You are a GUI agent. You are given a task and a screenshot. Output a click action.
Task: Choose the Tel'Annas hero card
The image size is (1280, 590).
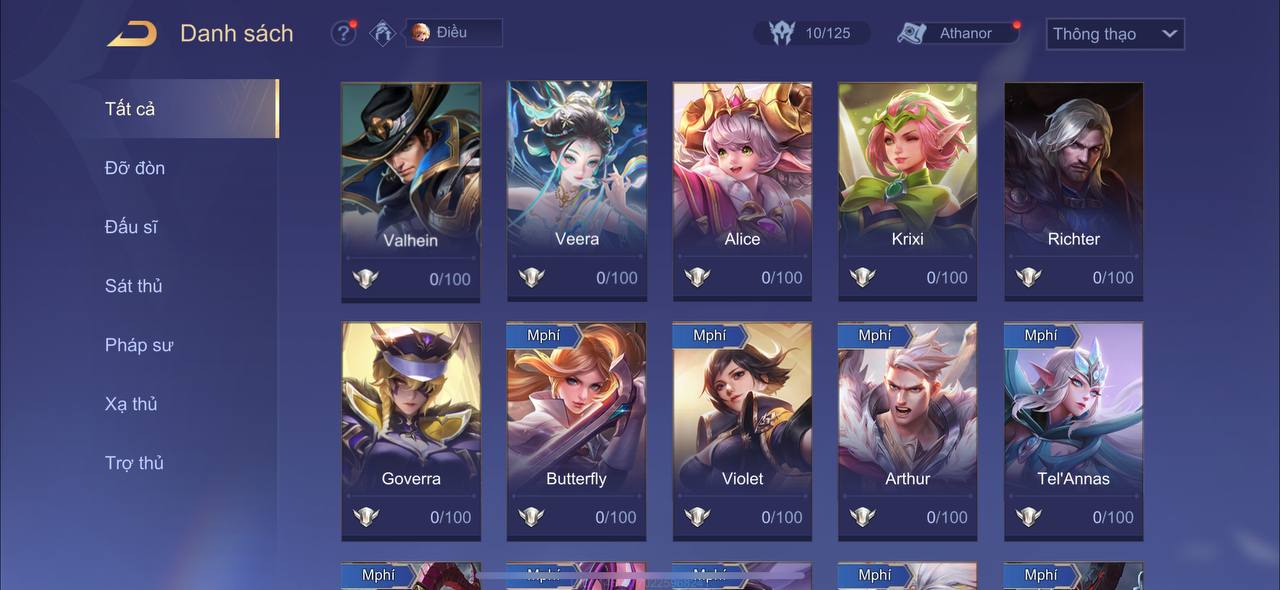(1073, 430)
